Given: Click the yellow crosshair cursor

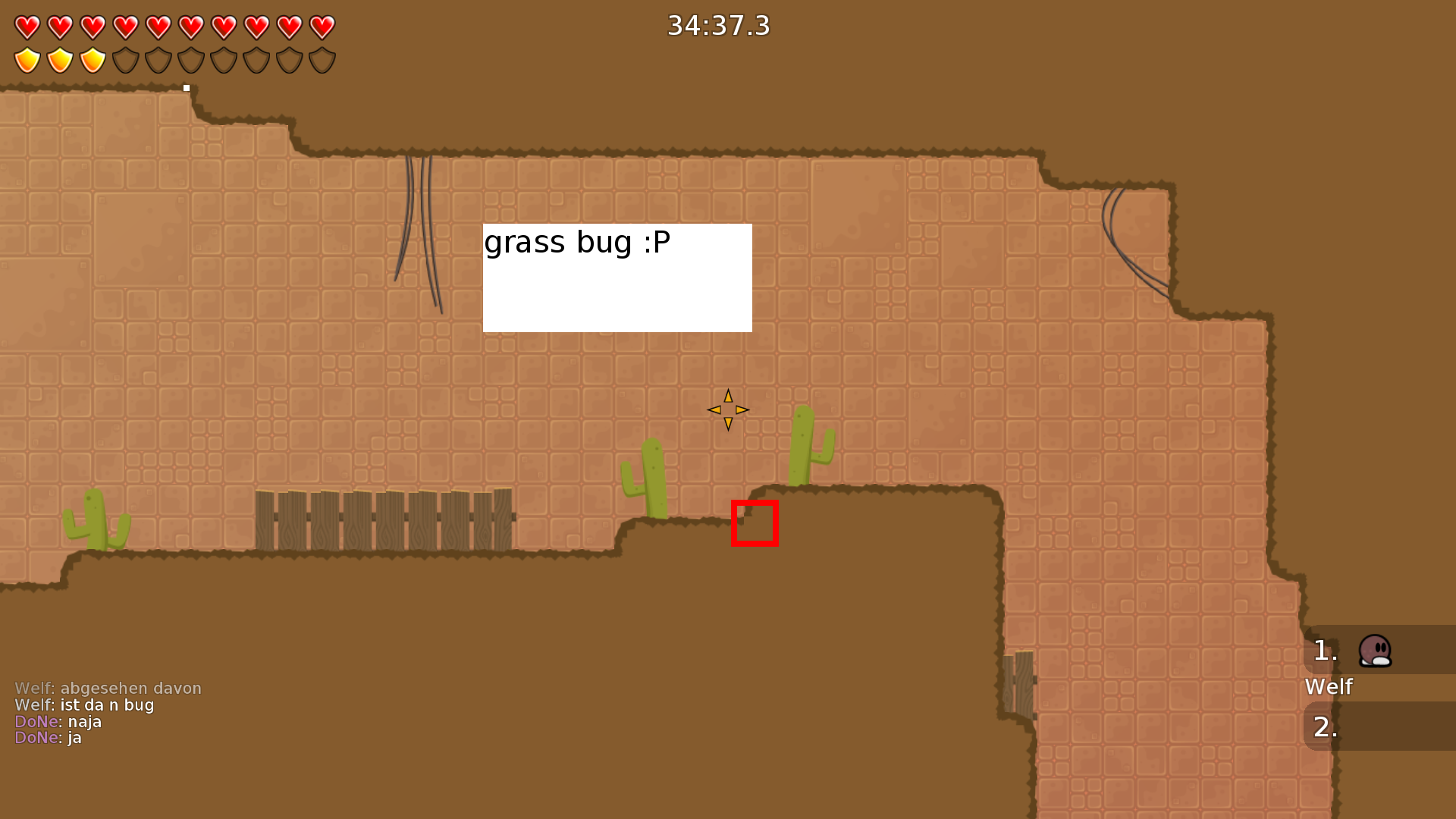Looking at the screenshot, I should point(727,409).
